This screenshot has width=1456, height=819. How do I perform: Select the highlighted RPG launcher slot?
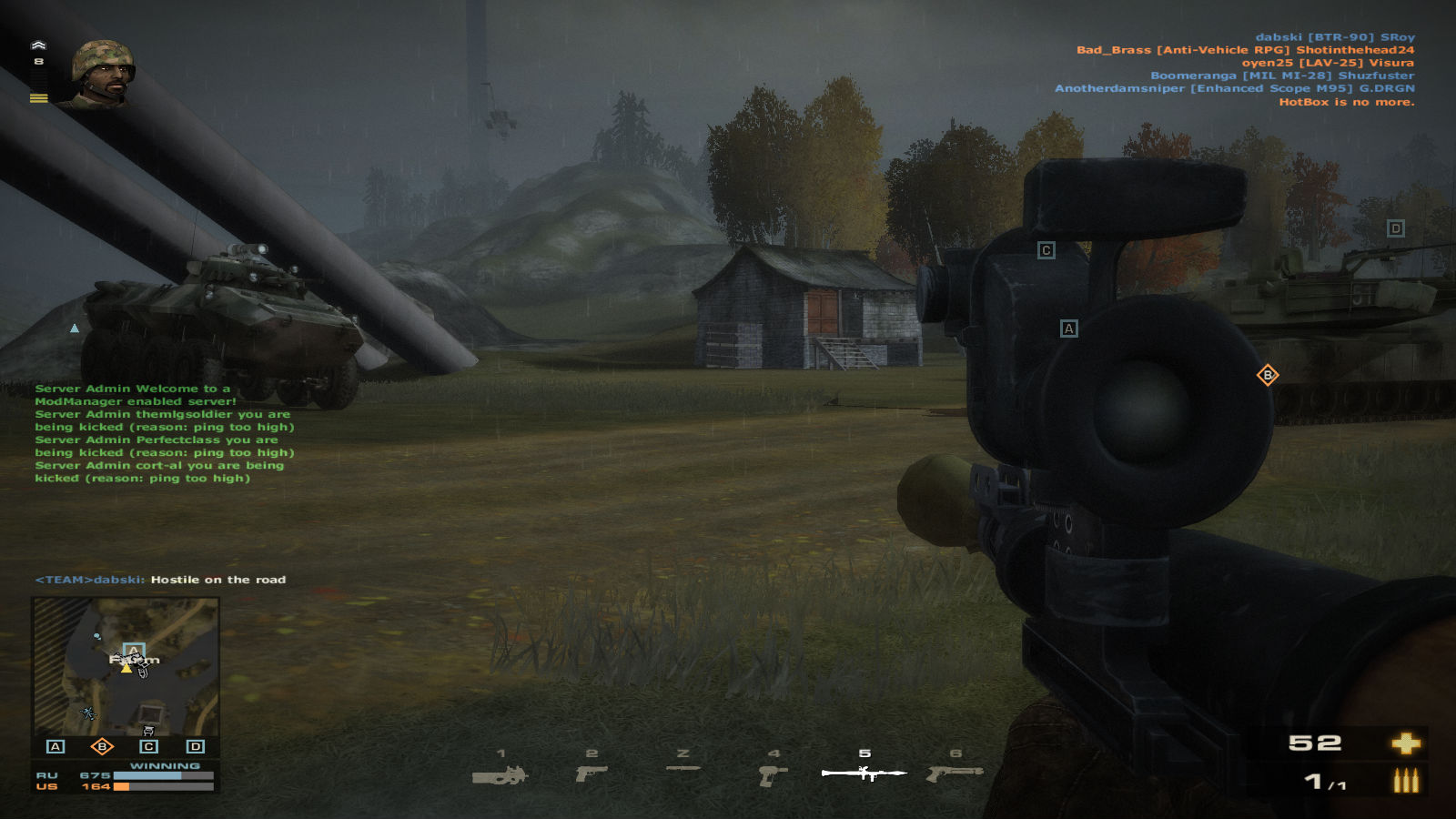point(864,773)
